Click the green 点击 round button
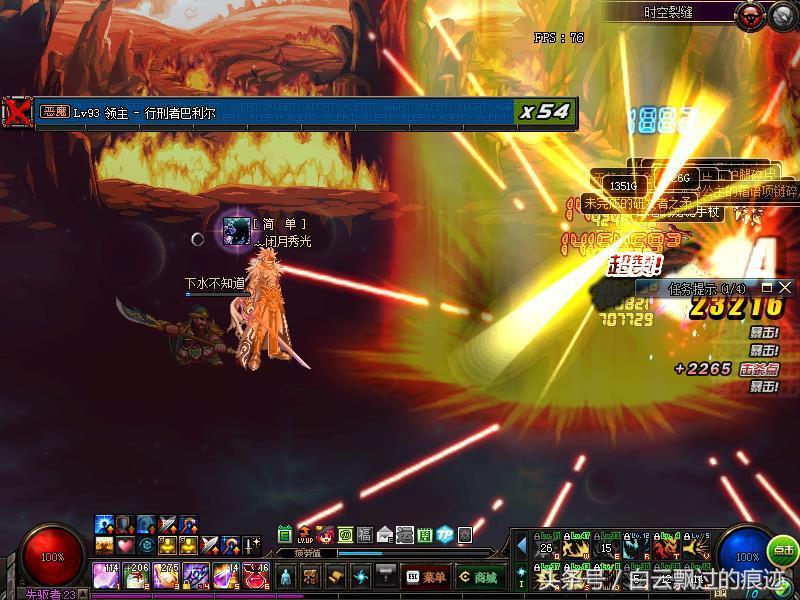The width and height of the screenshot is (800, 600). point(783,550)
